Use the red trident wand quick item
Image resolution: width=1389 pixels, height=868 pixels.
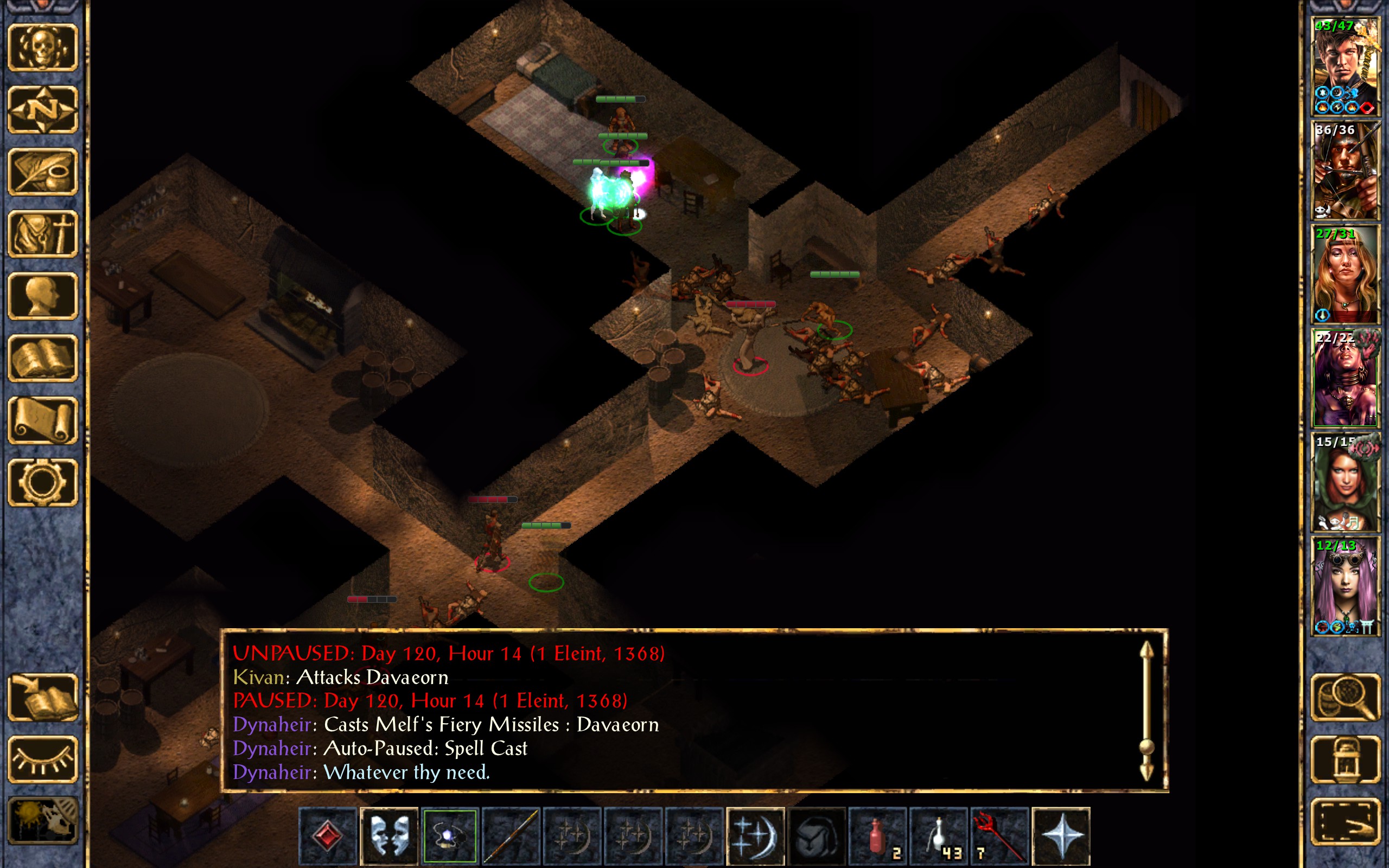pyautogui.click(x=999, y=836)
